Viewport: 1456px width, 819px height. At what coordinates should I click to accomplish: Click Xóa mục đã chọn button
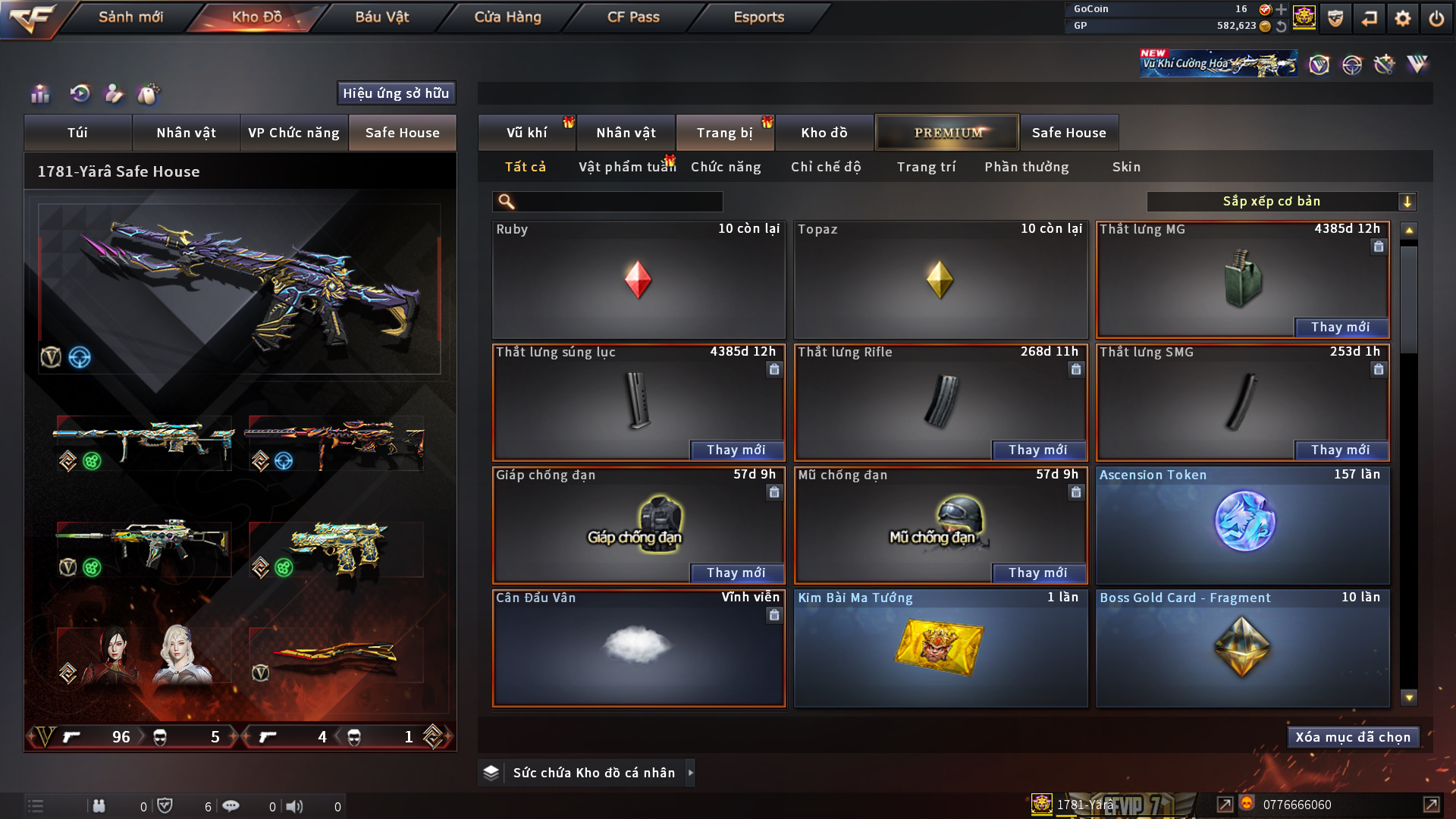pos(1353,737)
